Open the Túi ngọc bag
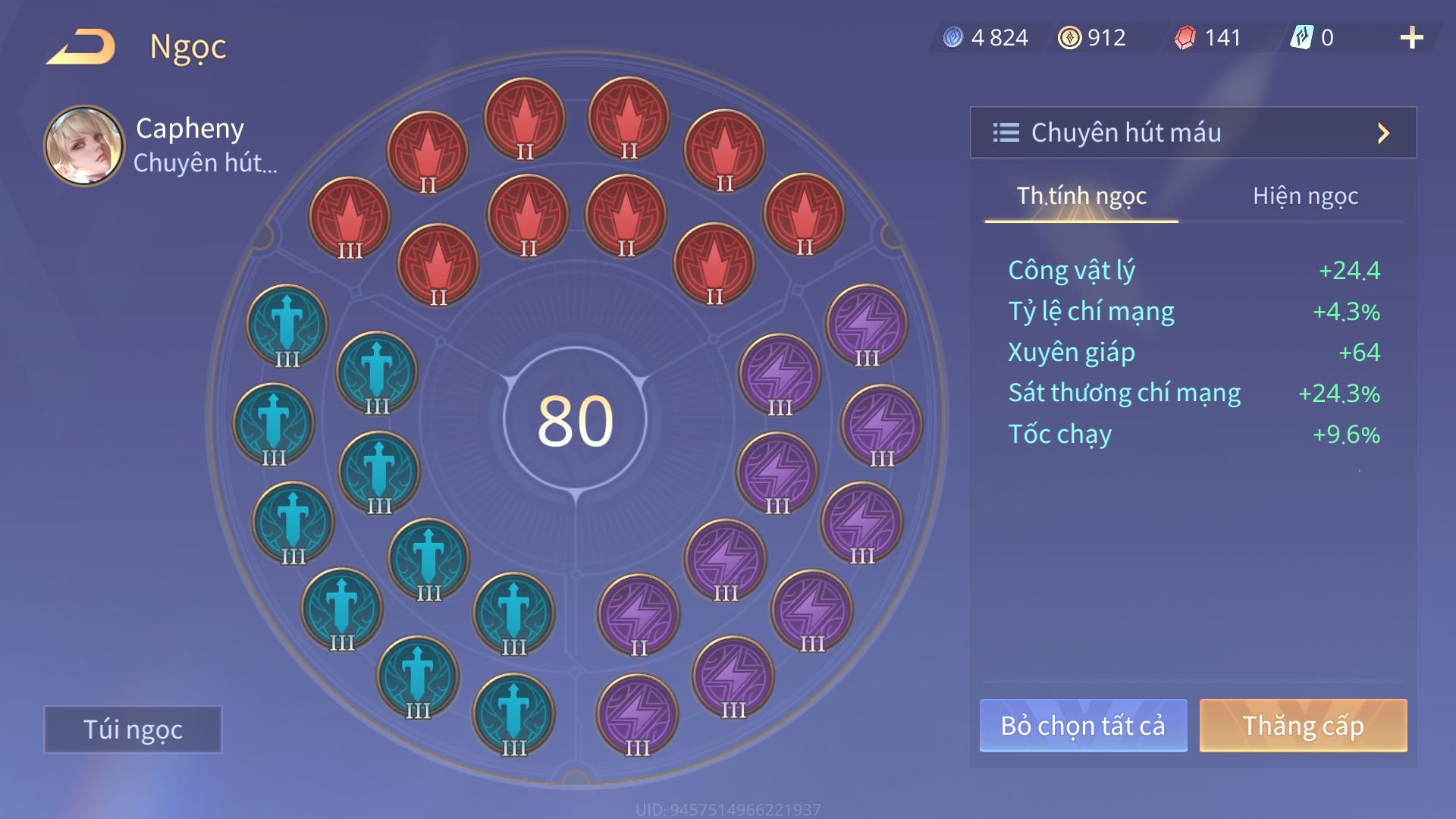Image resolution: width=1456 pixels, height=819 pixels. pyautogui.click(x=133, y=729)
